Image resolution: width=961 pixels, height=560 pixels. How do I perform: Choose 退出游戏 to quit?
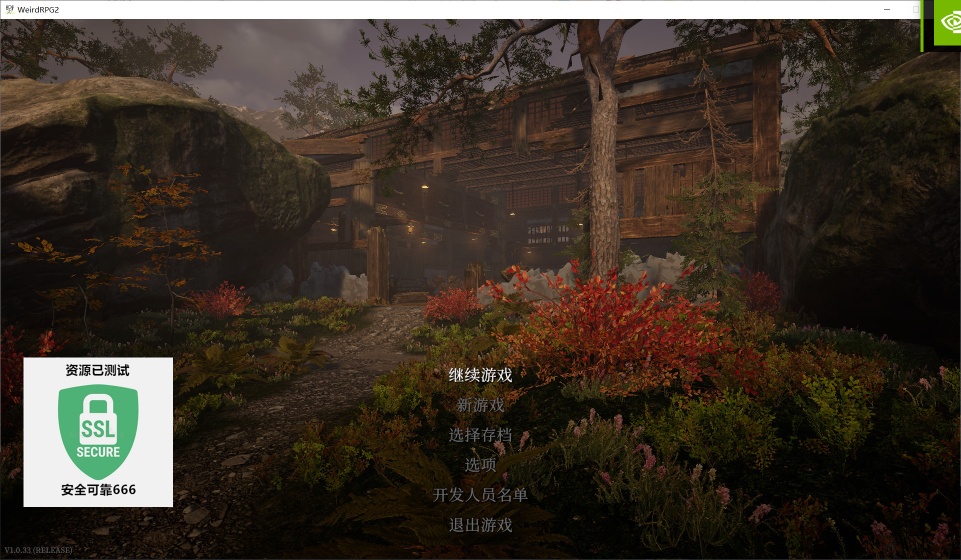pyautogui.click(x=480, y=524)
